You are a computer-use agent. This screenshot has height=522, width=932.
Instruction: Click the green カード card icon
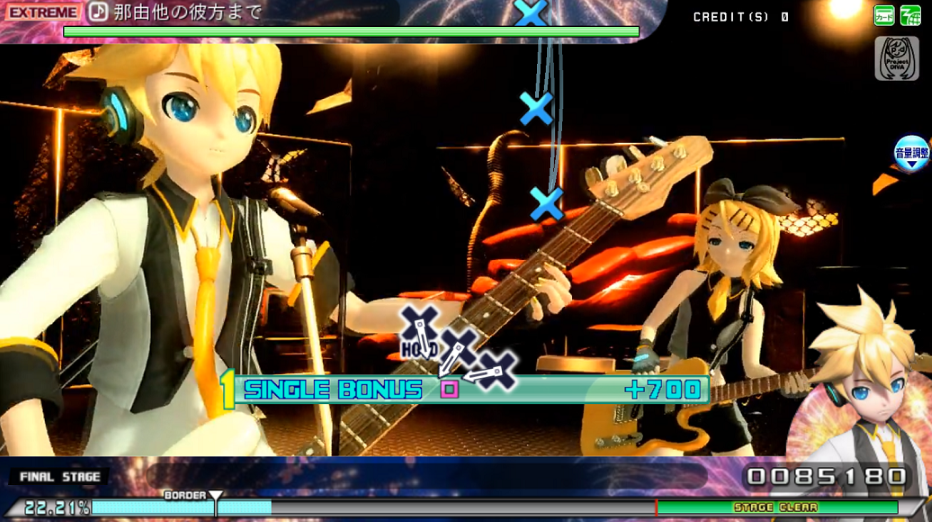[884, 15]
